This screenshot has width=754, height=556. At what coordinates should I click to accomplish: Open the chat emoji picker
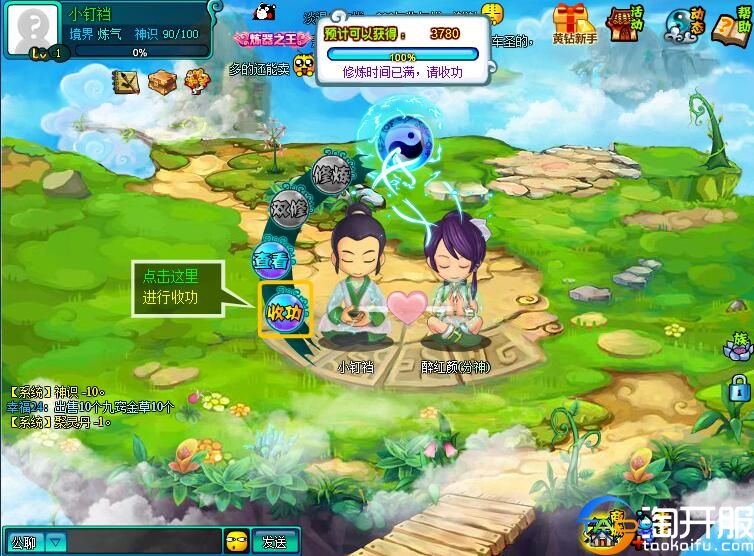click(236, 542)
